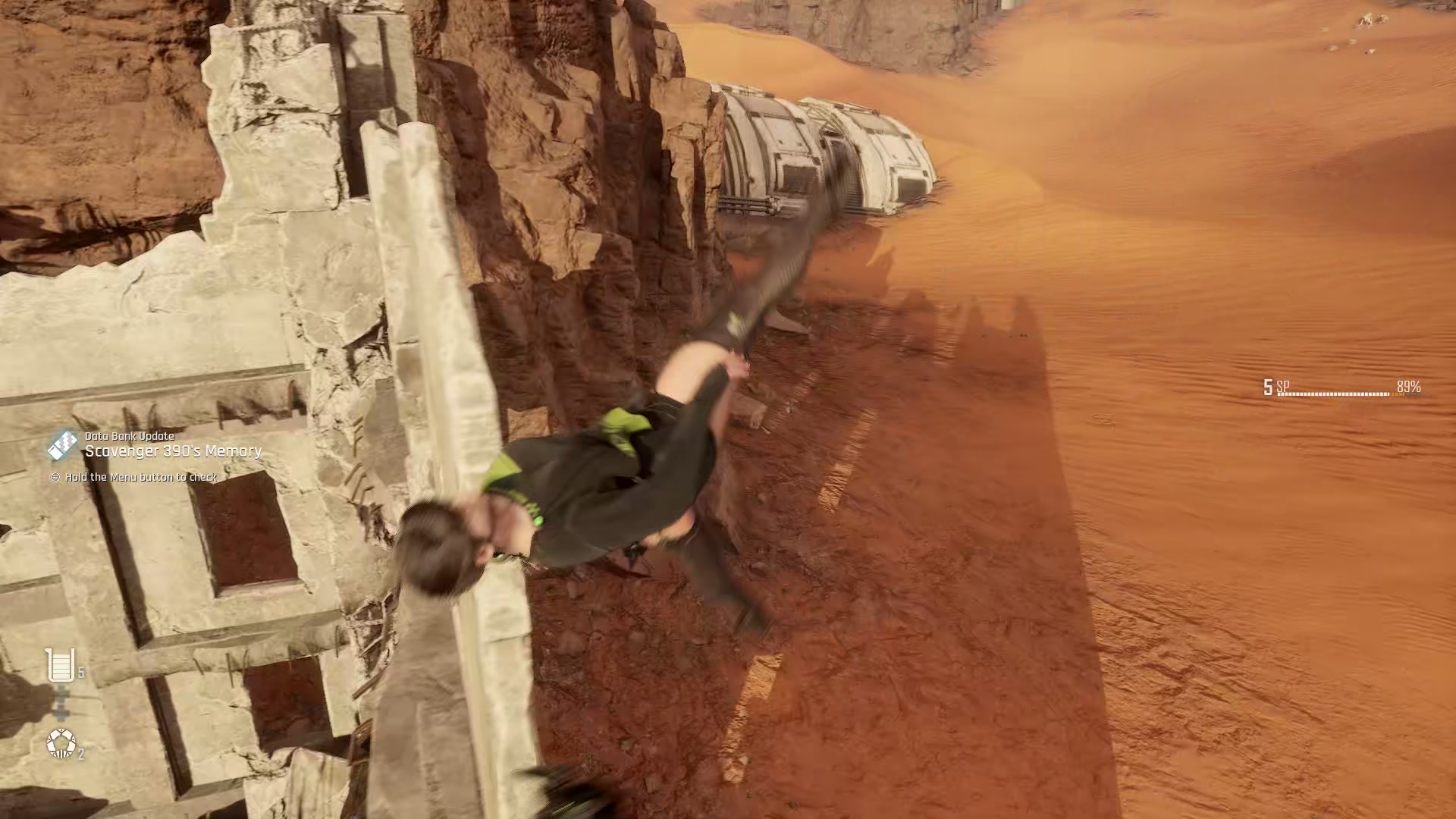Image resolution: width=1456 pixels, height=819 pixels.
Task: Select the Data Bank memory card icon
Action: 63,444
